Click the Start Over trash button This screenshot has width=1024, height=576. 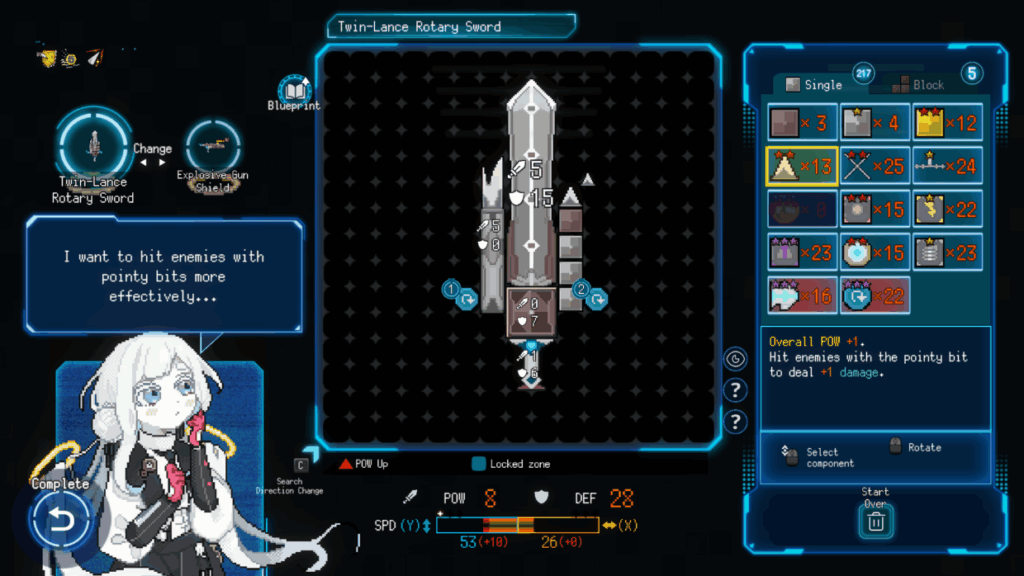(875, 520)
